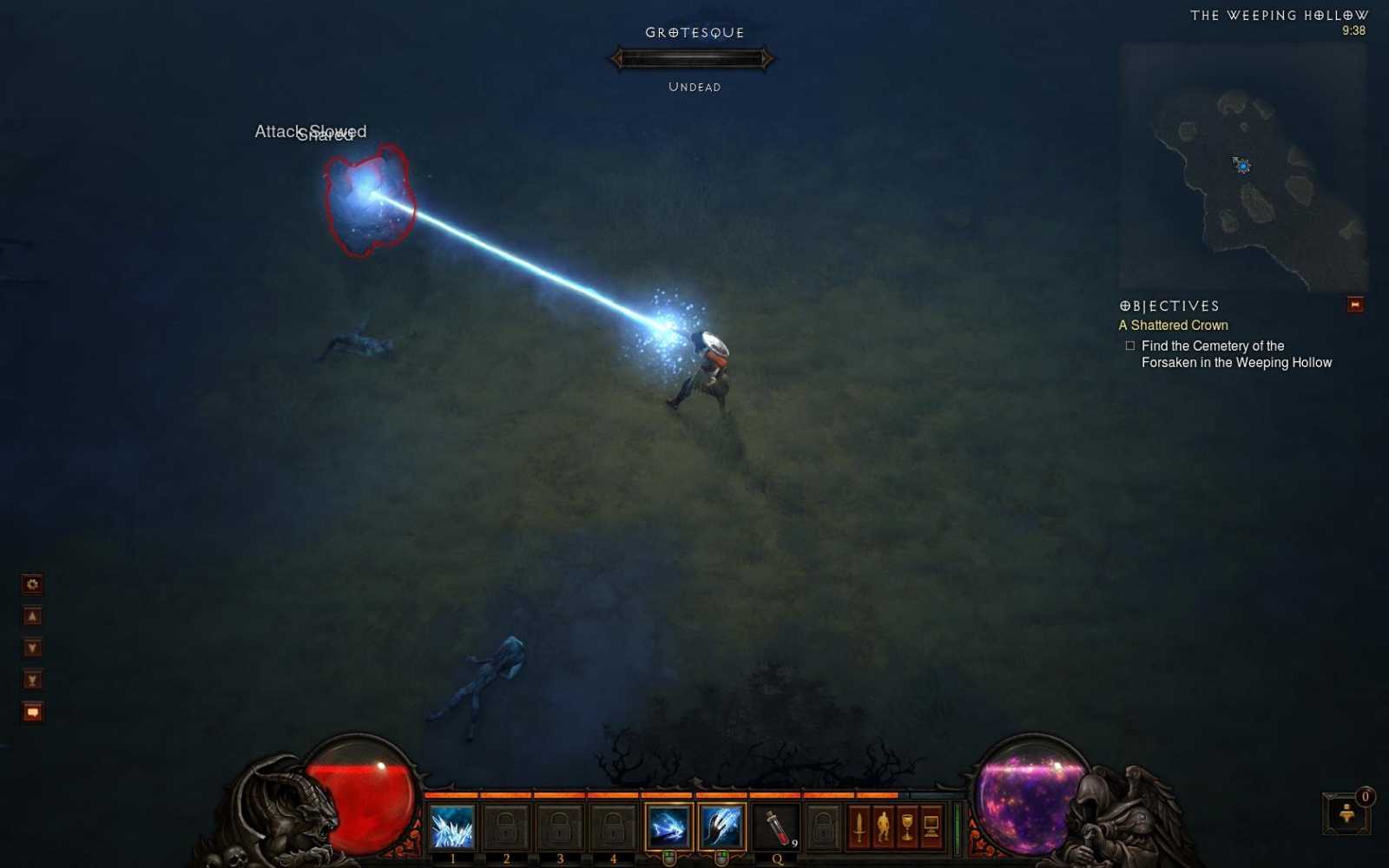Collapse the down arrow in left sidebar
The height and width of the screenshot is (868, 1389).
tap(31, 647)
